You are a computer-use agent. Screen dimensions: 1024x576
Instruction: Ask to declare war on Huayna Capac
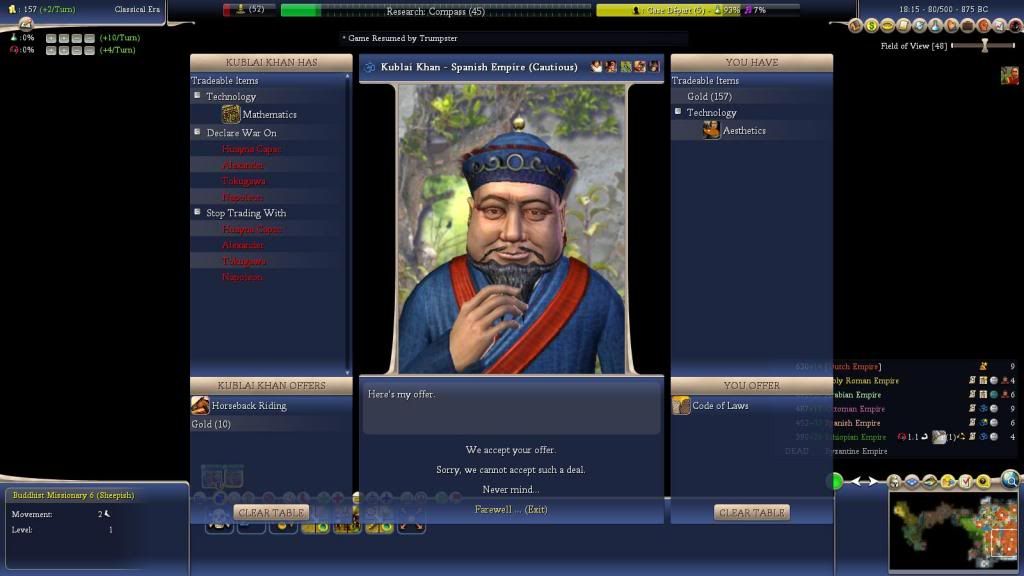[251, 149]
